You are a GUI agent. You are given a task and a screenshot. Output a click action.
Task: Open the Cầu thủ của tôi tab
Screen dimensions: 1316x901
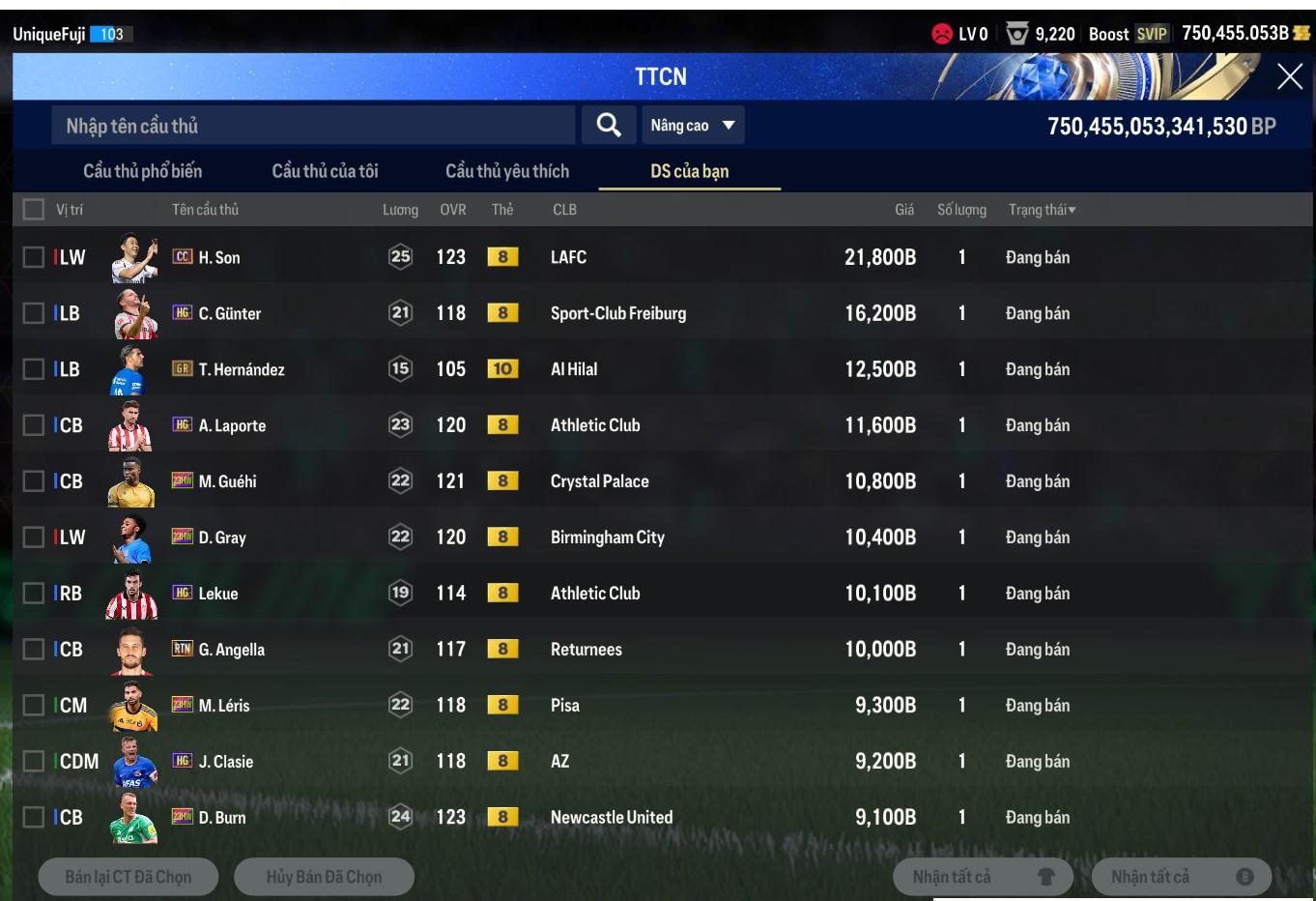[x=325, y=171]
